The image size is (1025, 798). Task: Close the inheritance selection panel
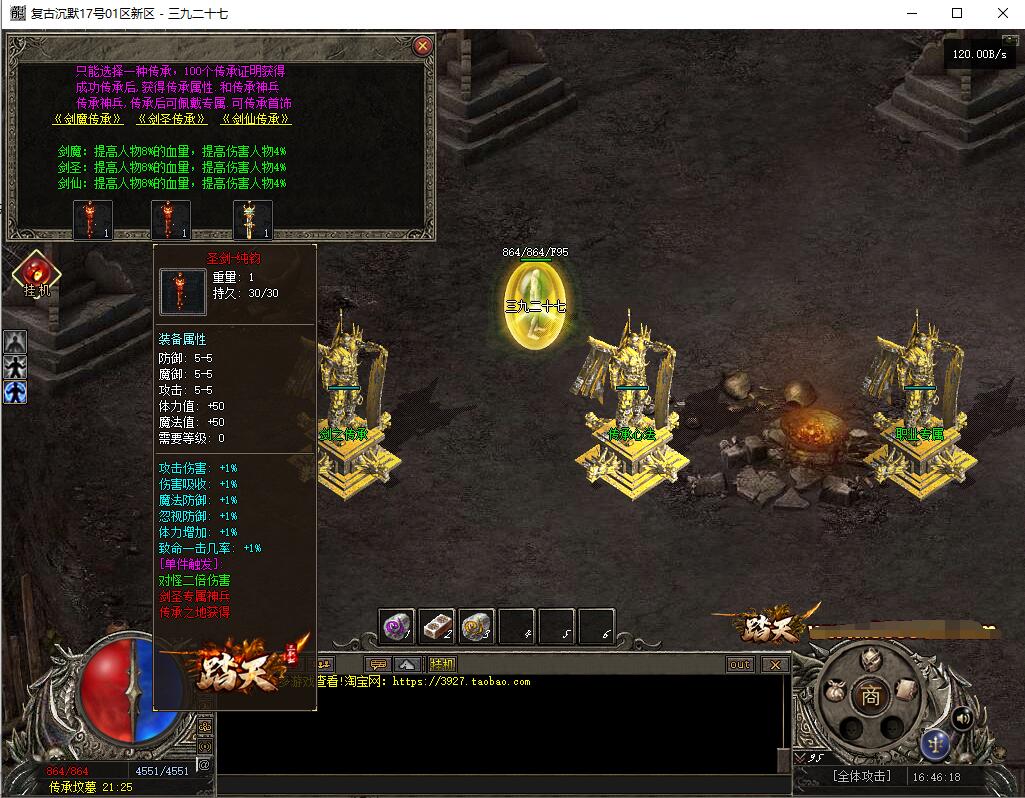(x=423, y=45)
